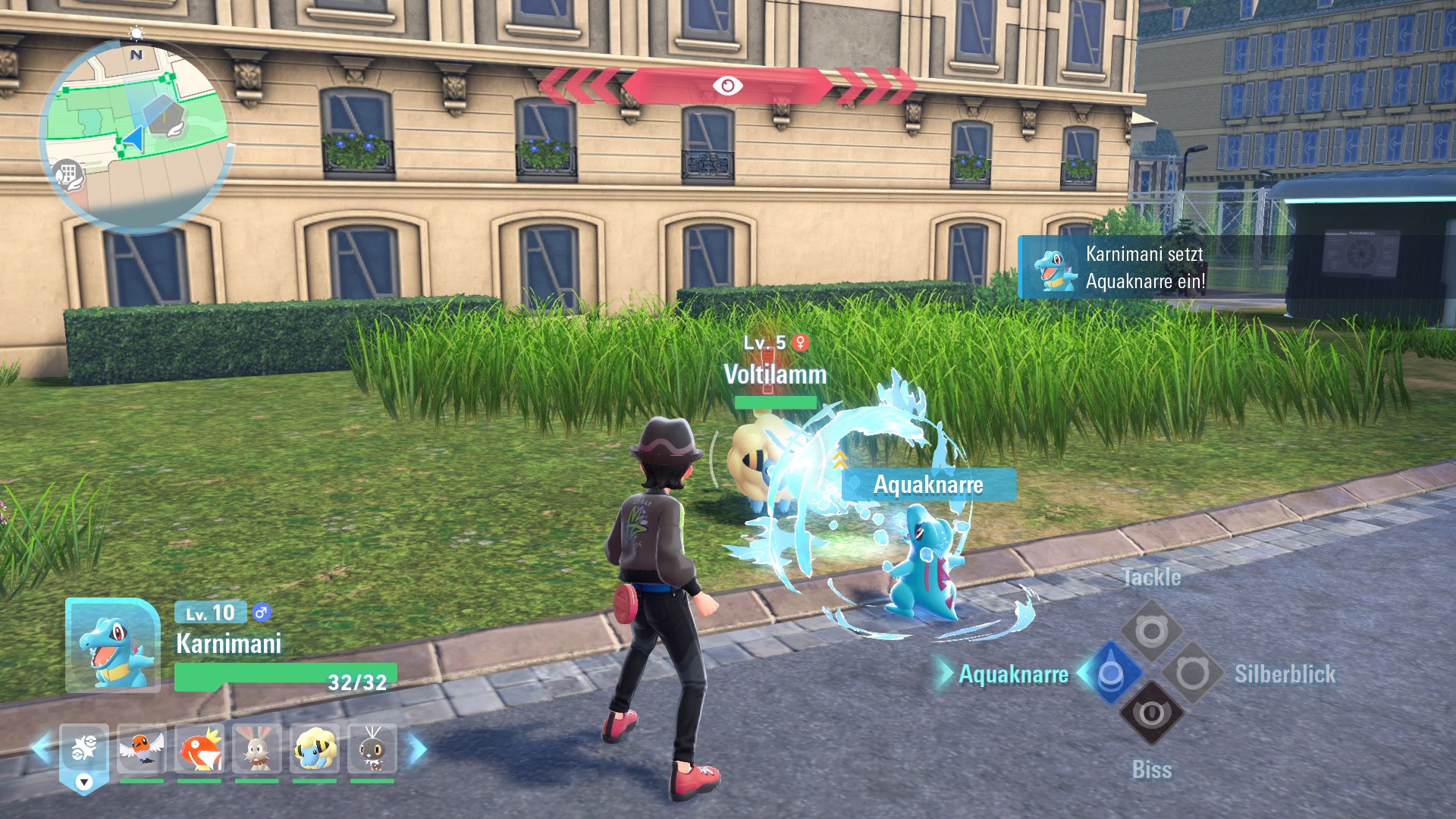This screenshot has width=1456, height=819.
Task: Click the right arrow of the party bar
Action: [x=418, y=749]
